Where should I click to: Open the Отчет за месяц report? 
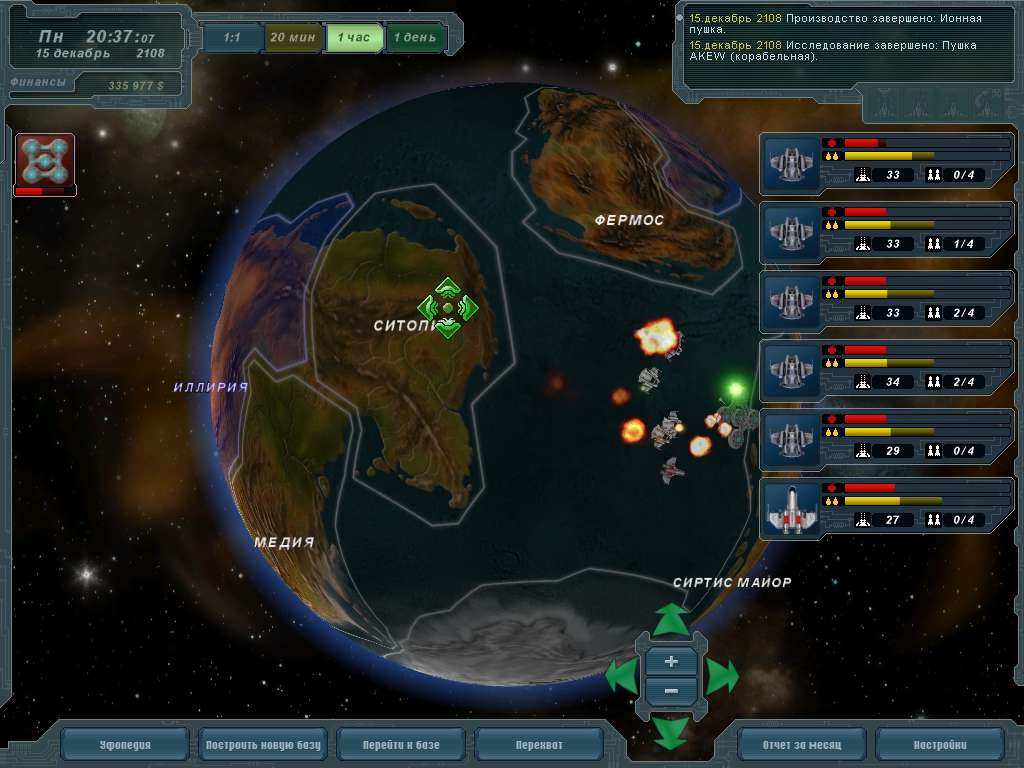[801, 745]
